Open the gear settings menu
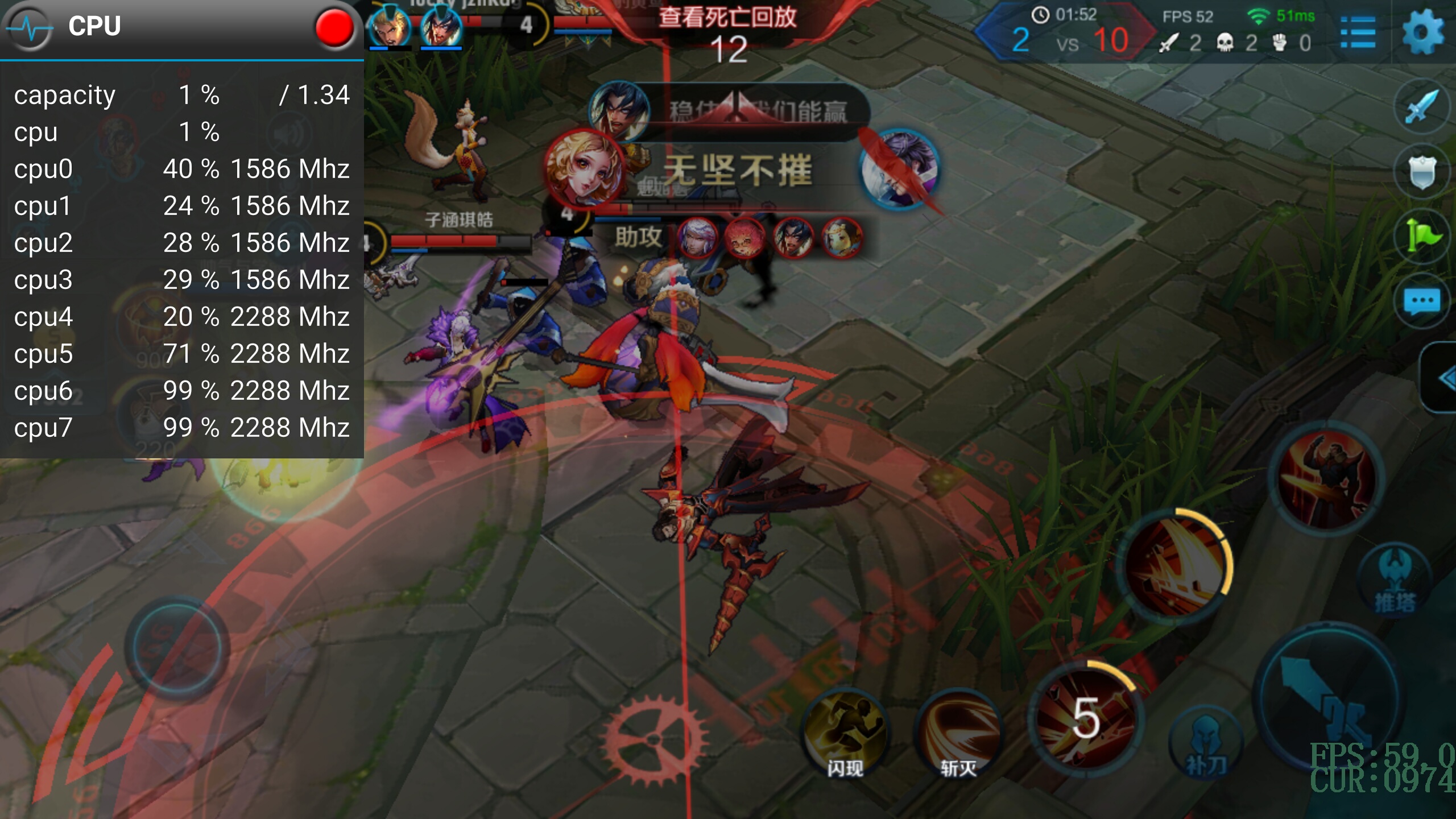Screen dimensions: 1456x819 pyautogui.click(x=1422, y=32)
